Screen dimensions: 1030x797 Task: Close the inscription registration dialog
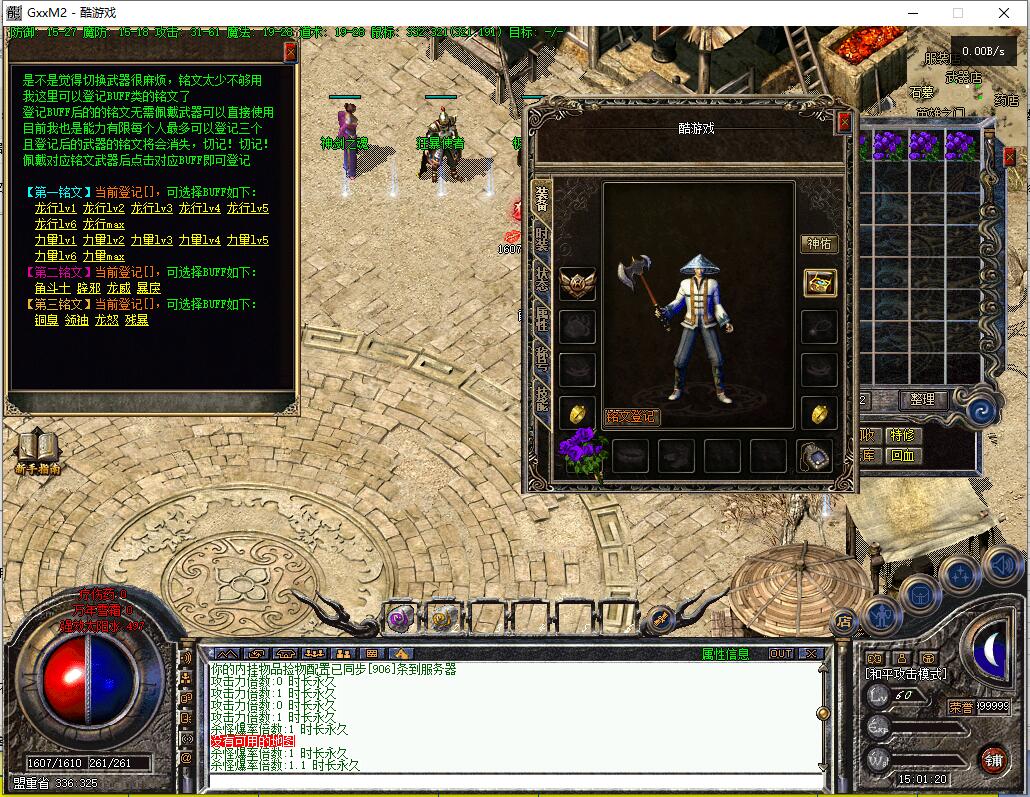[x=291, y=52]
